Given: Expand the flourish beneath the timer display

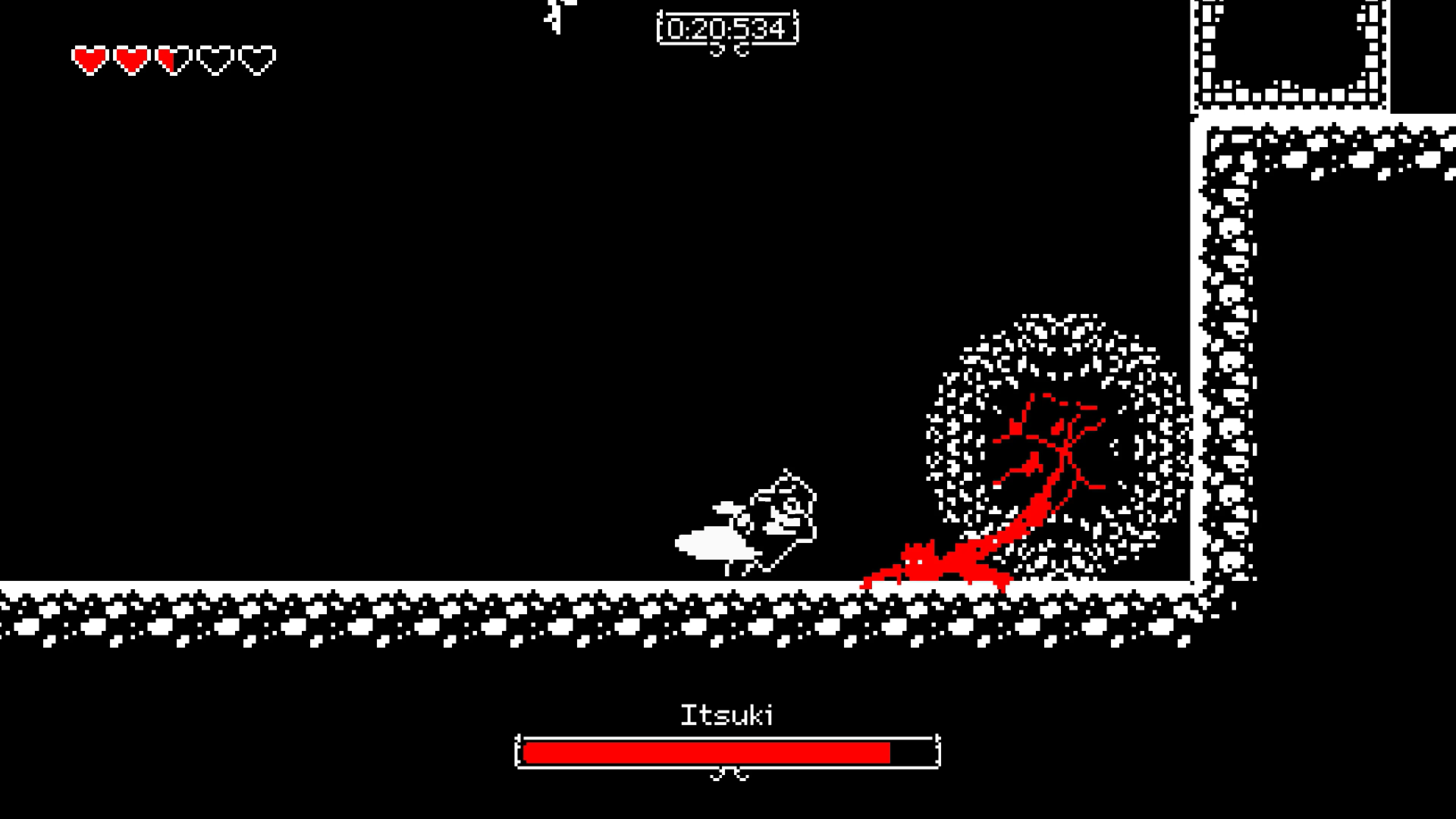Looking at the screenshot, I should point(726,54).
